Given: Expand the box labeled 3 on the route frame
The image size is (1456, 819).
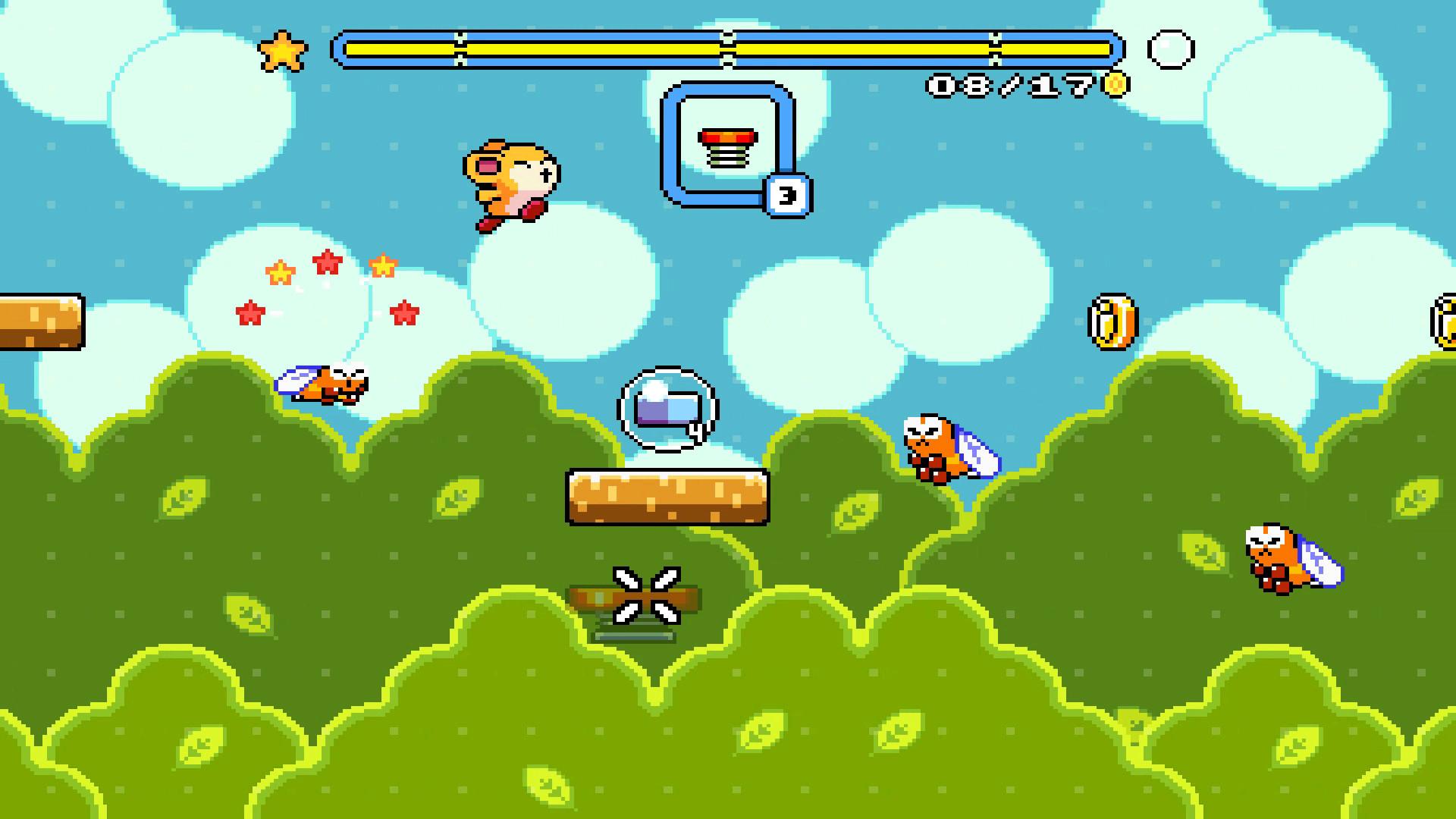Looking at the screenshot, I should (x=789, y=194).
